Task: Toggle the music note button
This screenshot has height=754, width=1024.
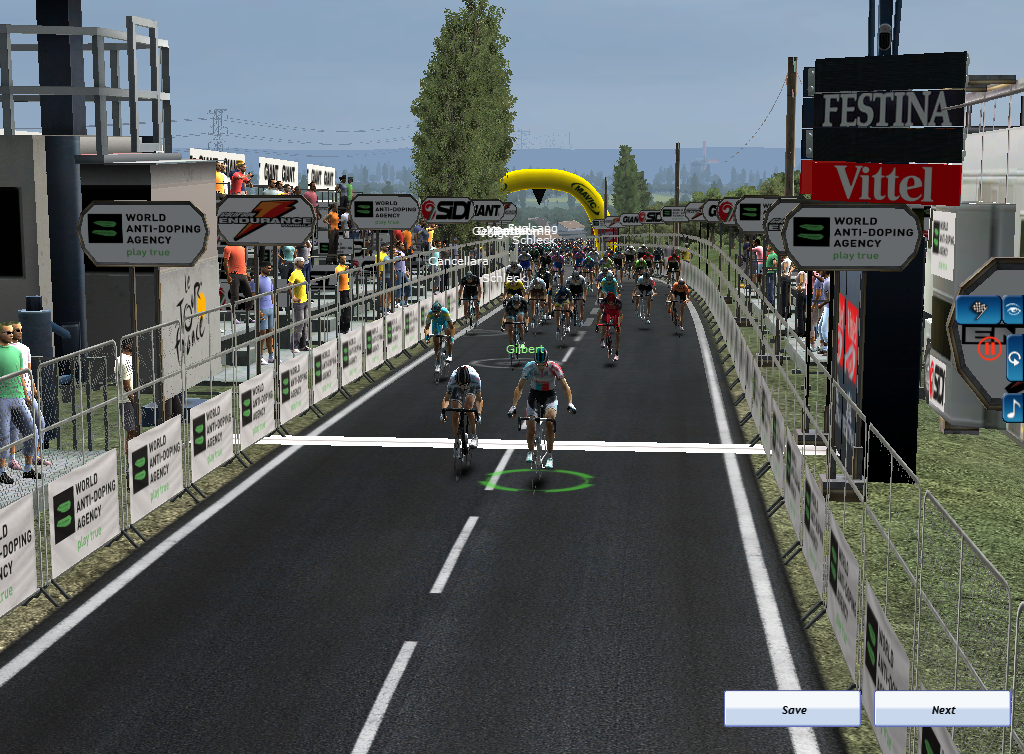Action: click(x=1014, y=407)
